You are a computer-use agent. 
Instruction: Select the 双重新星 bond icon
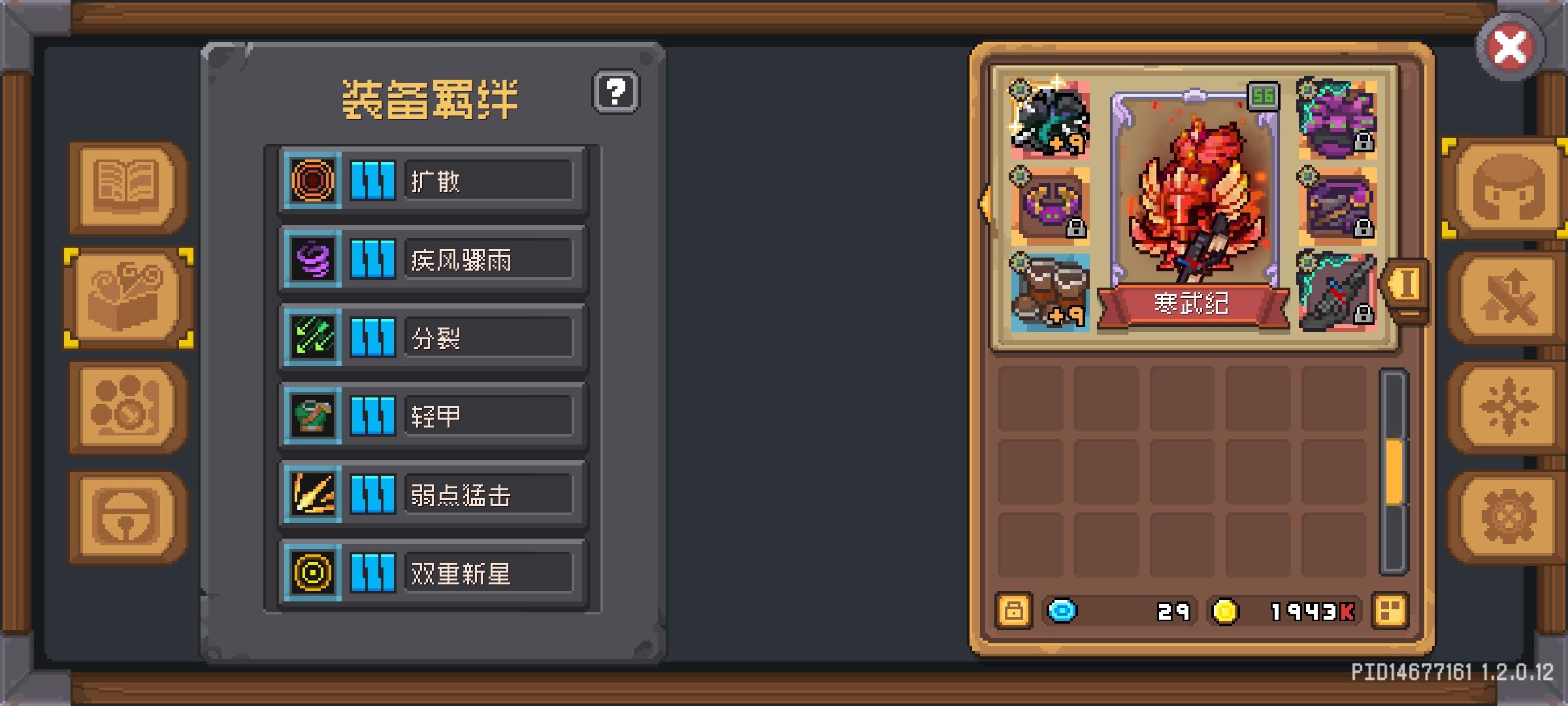[312, 574]
